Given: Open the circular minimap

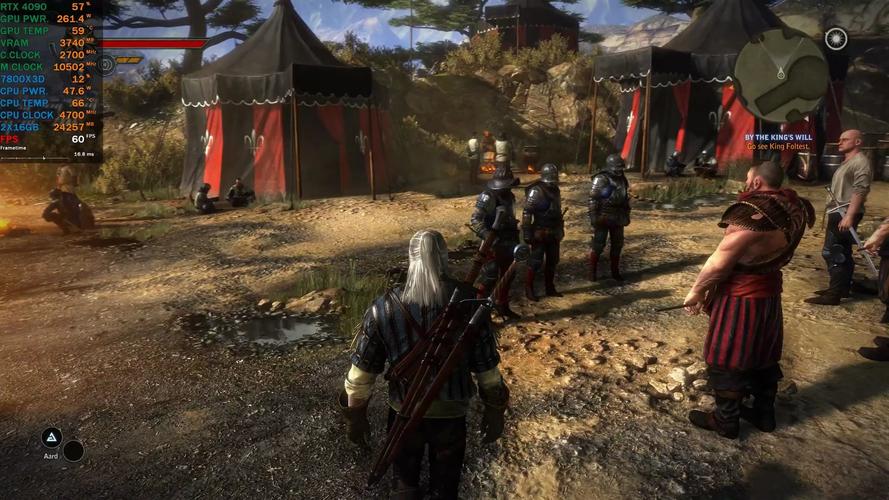Looking at the screenshot, I should tap(781, 75).
